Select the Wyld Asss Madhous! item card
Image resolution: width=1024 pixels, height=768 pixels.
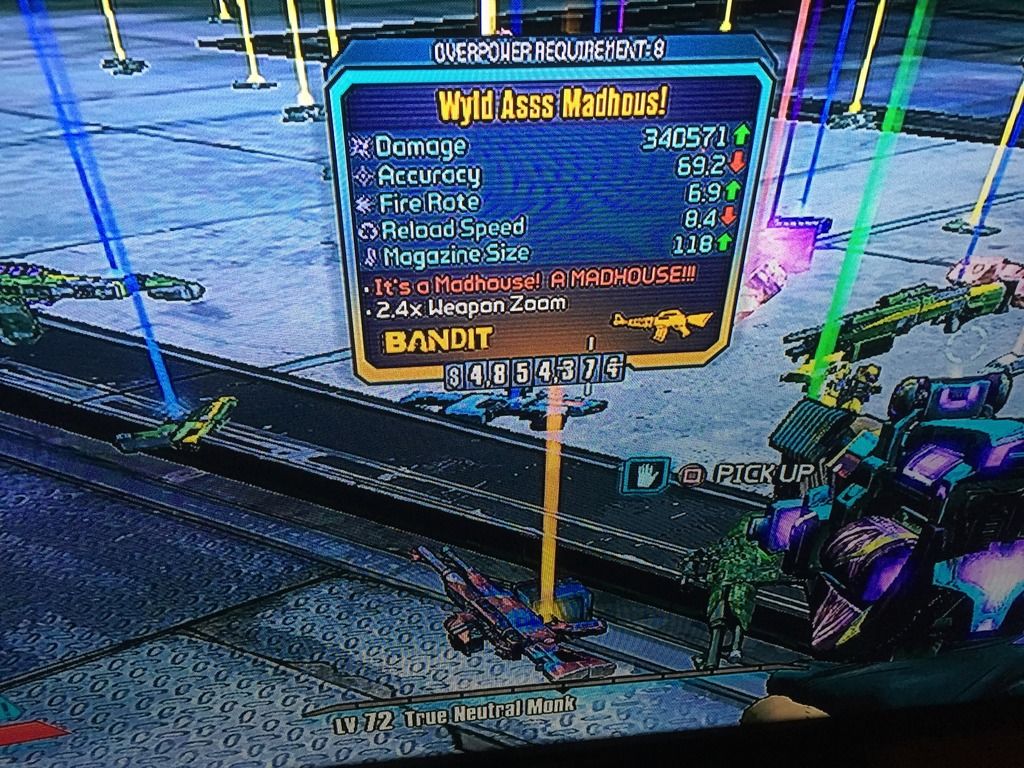pyautogui.click(x=548, y=210)
